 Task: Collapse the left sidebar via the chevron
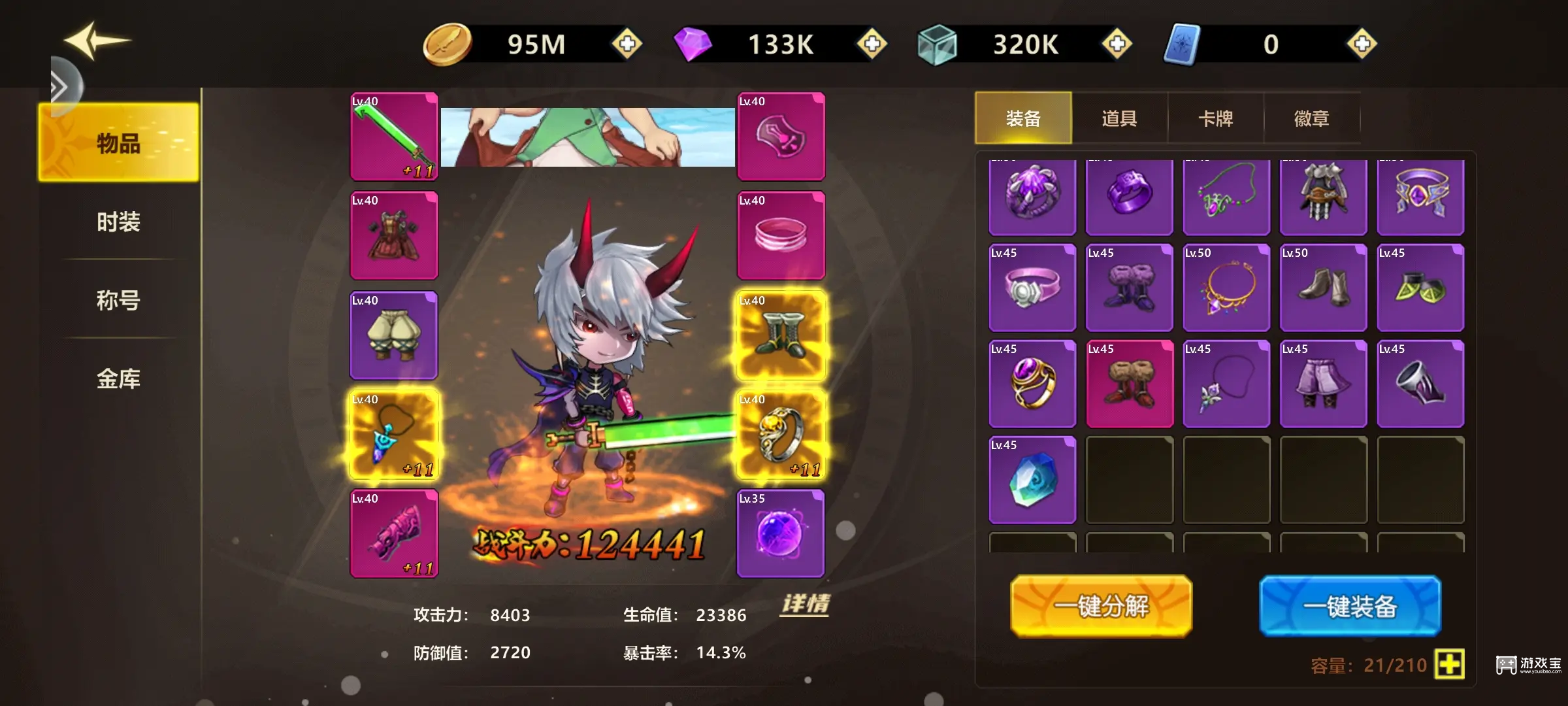click(x=57, y=85)
